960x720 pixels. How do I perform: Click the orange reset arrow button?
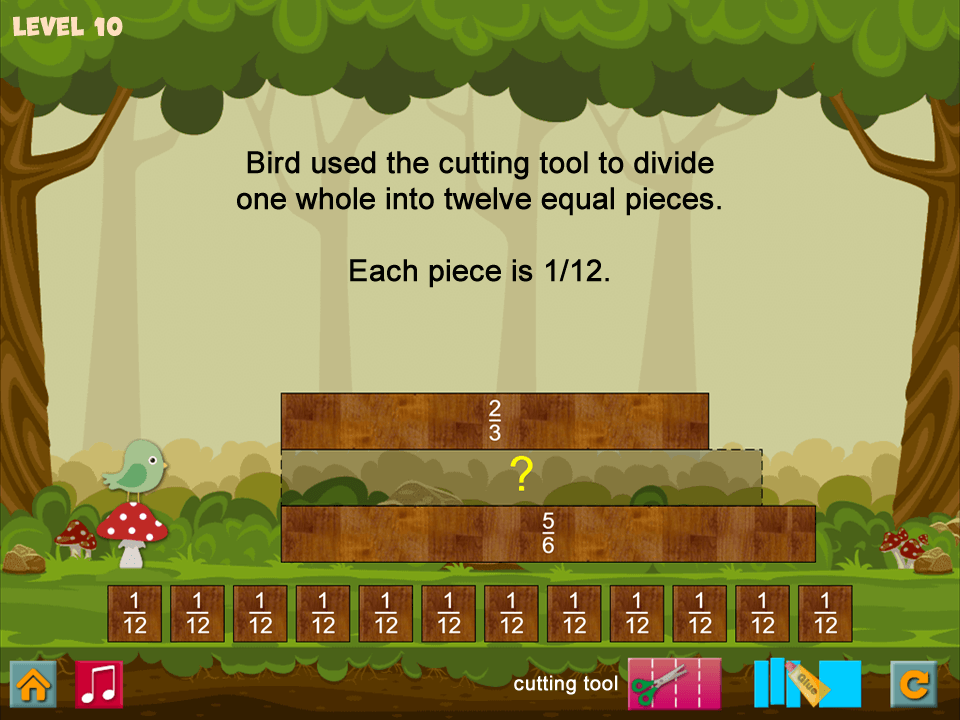[x=914, y=685]
